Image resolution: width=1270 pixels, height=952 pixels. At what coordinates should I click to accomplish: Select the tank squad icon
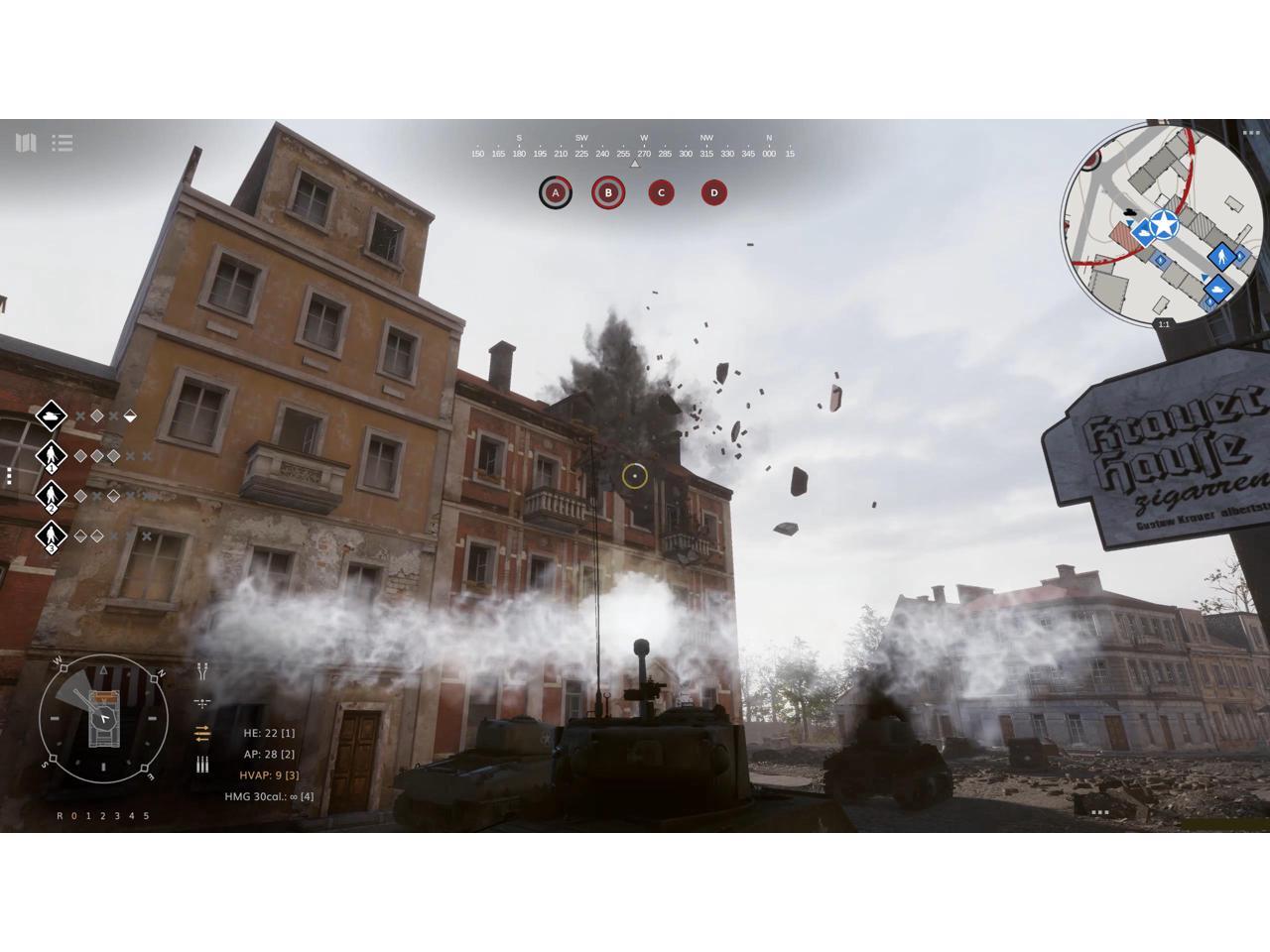pos(52,416)
